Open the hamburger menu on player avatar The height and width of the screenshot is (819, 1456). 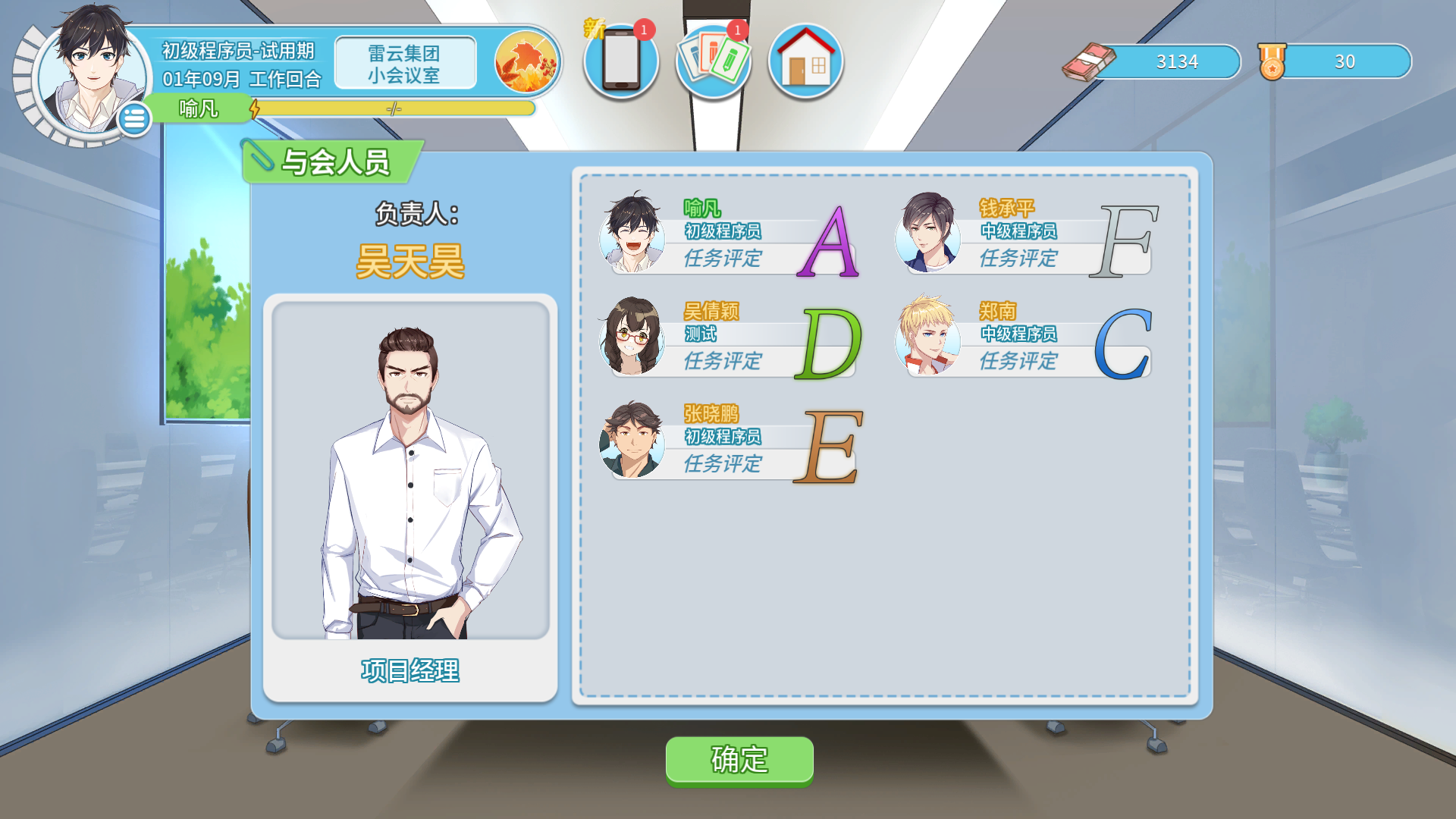[135, 118]
